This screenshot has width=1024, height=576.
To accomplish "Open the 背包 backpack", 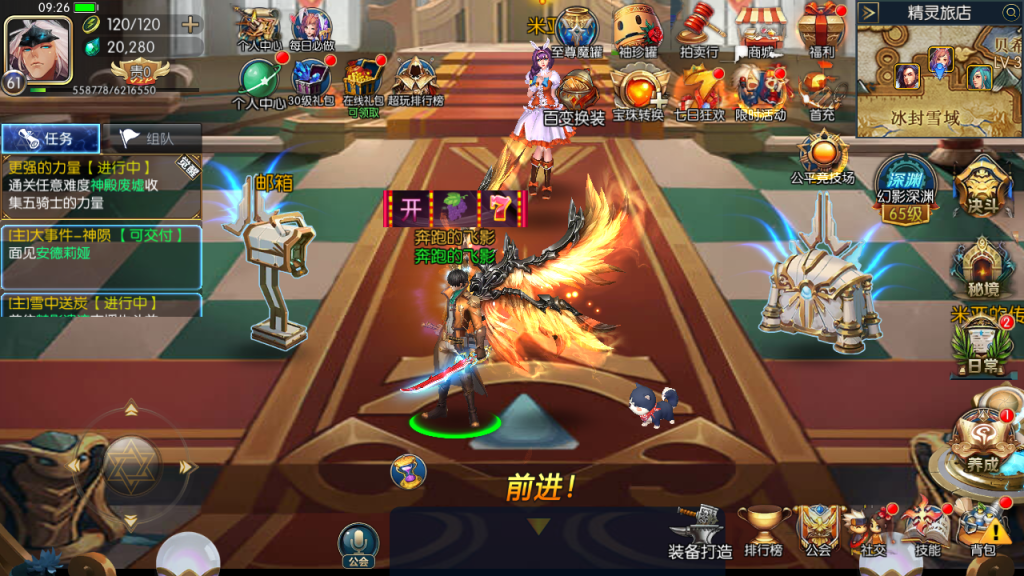I will 982,529.
